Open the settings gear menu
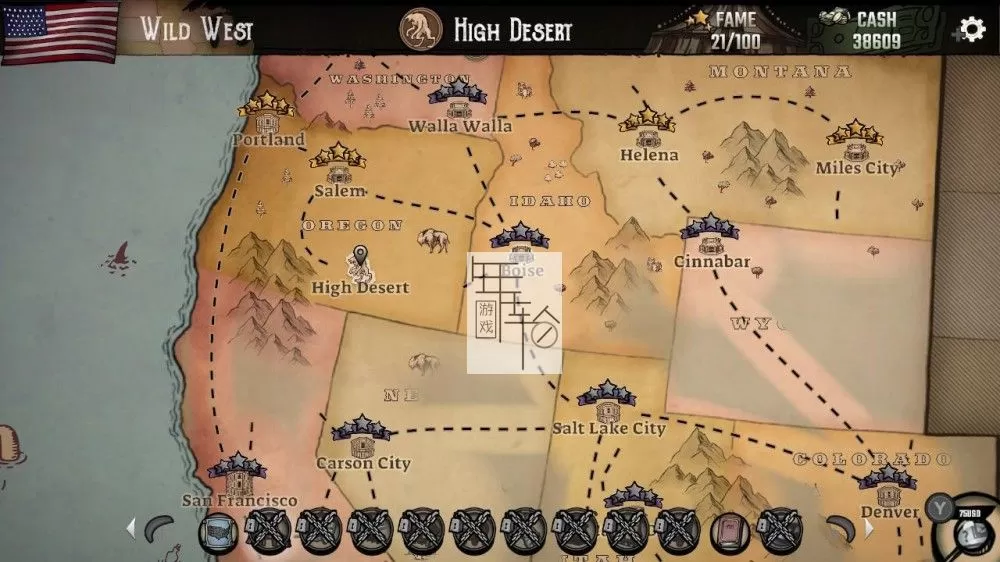The width and height of the screenshot is (1000, 562). coord(971,29)
